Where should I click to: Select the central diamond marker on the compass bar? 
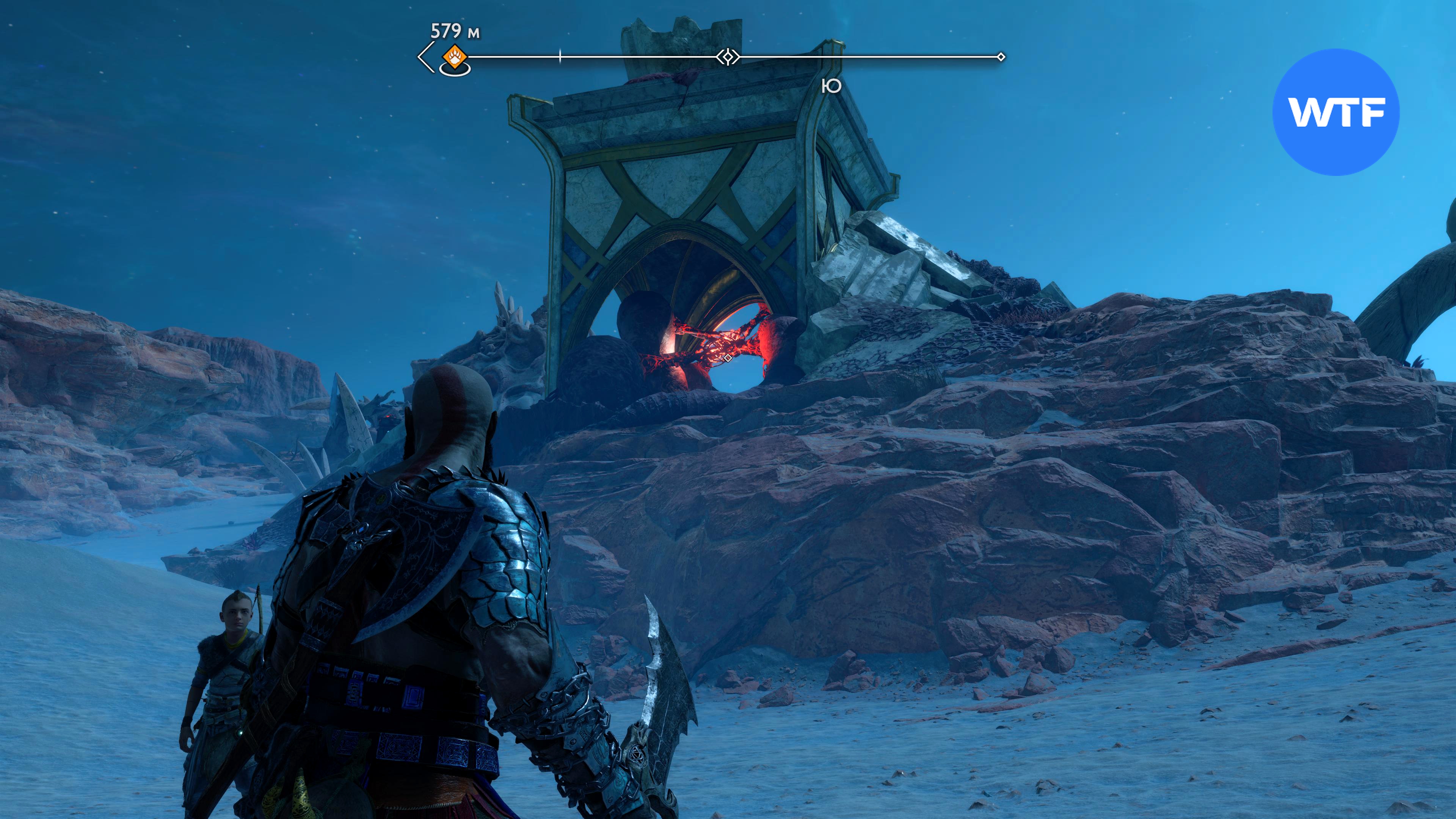tap(728, 57)
